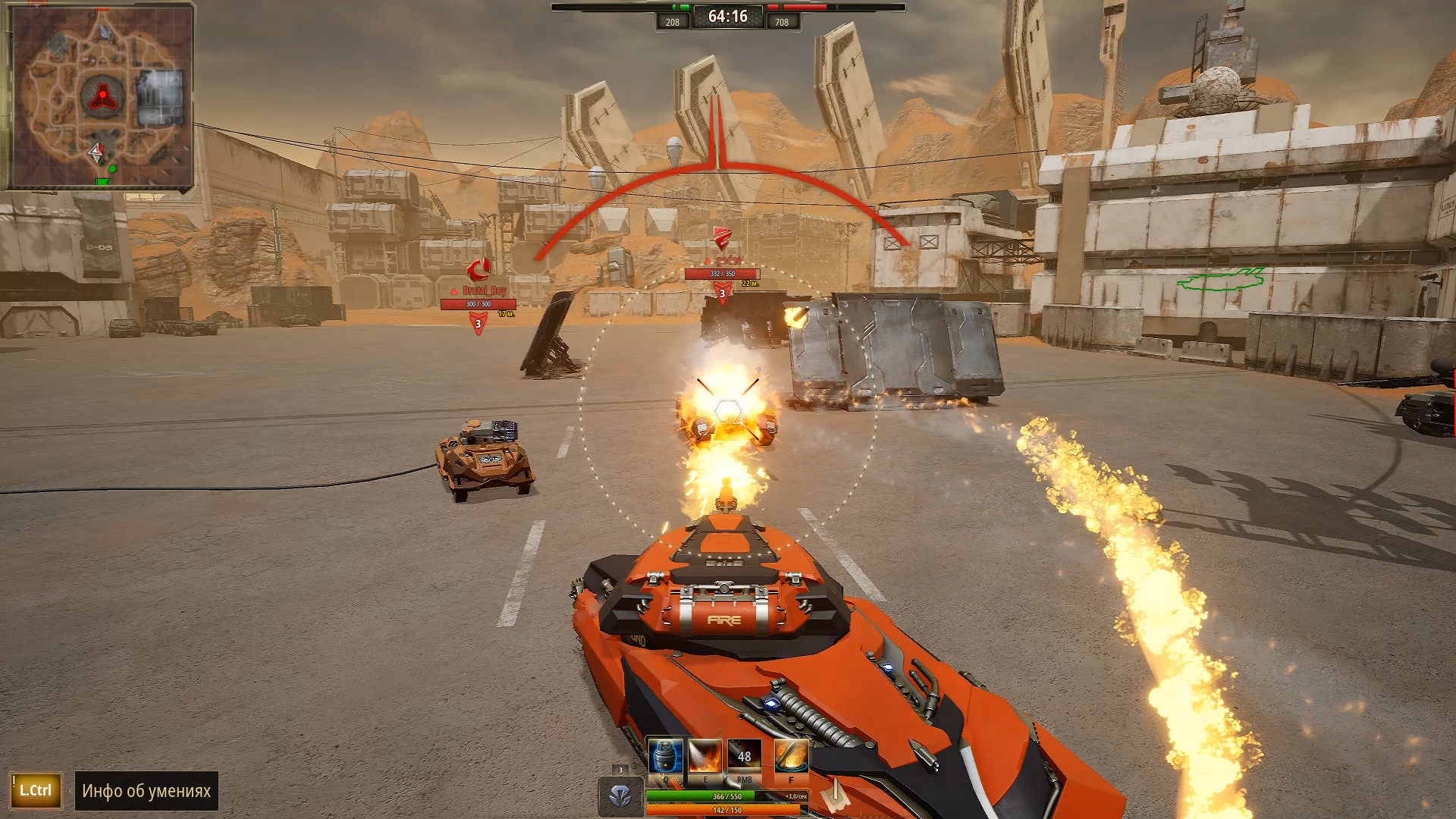Launch the rocket strike ability
This screenshot has height=819, width=1456.
[791, 756]
